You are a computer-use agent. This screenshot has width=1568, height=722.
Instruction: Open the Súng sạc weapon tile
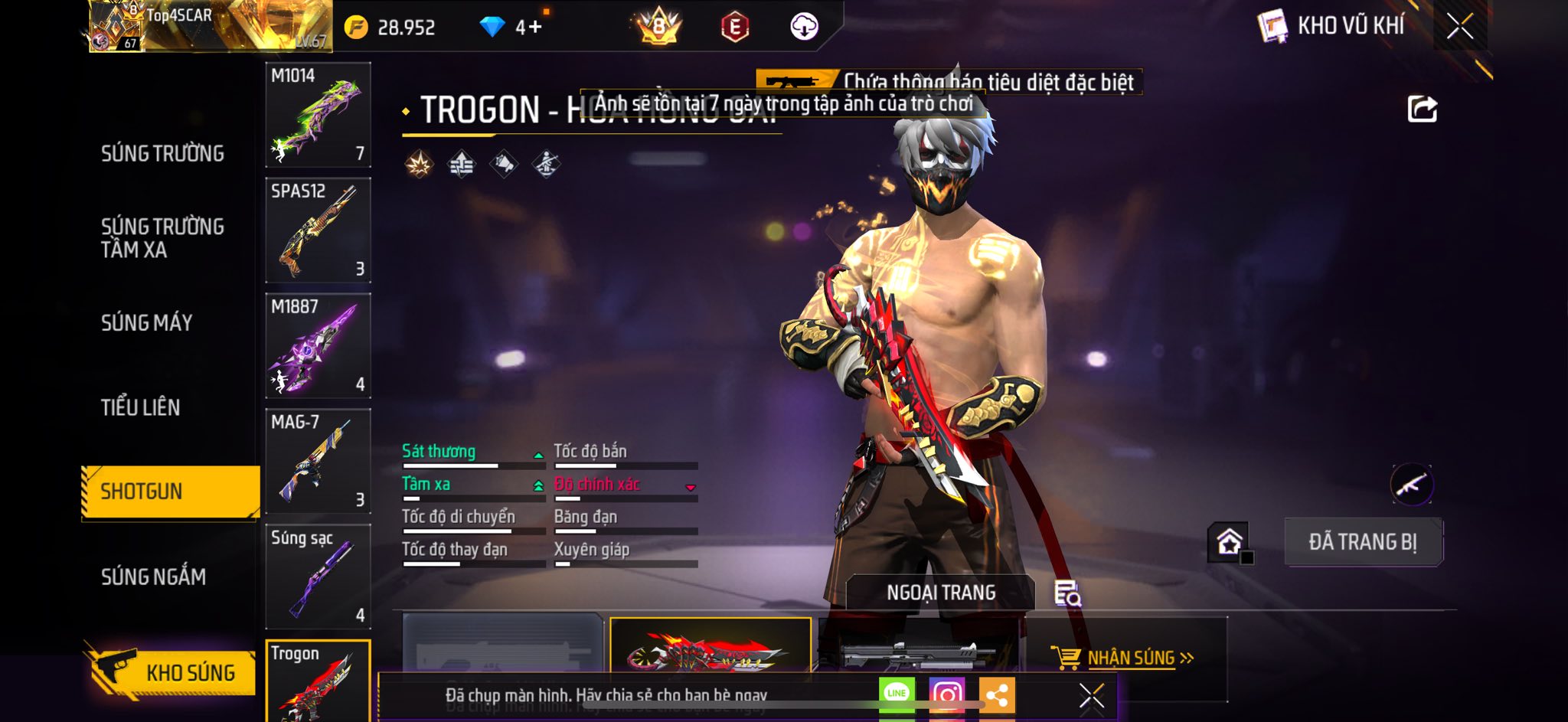tap(318, 577)
